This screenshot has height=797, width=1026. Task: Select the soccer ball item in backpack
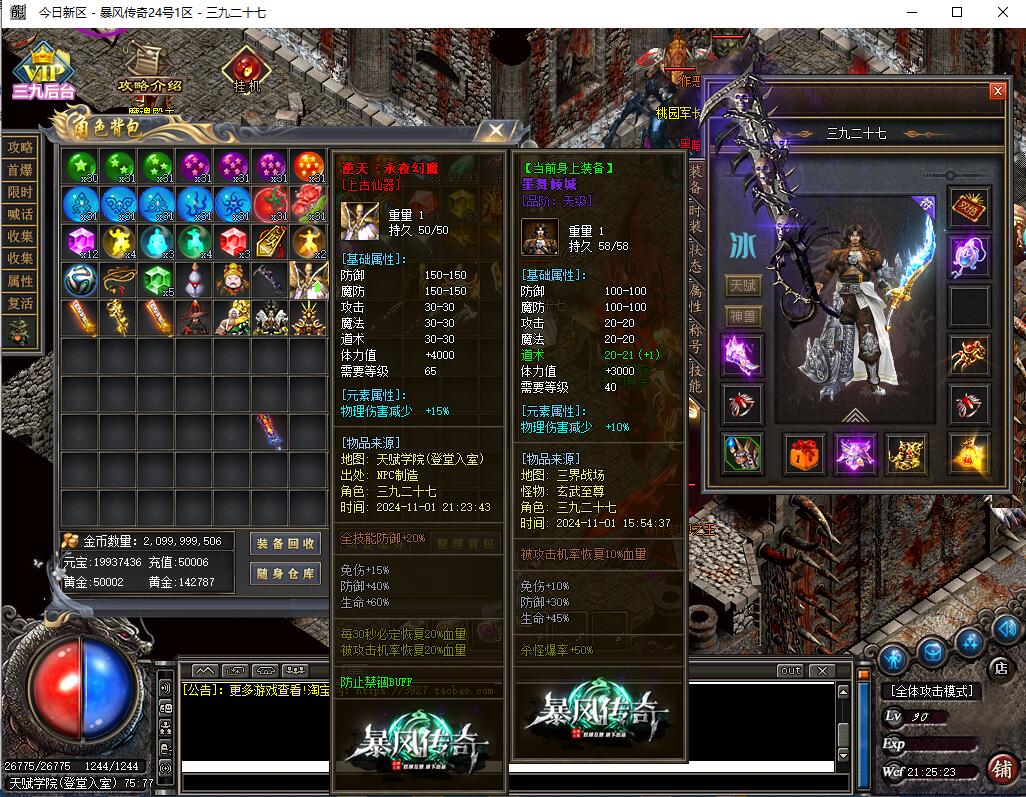[80, 280]
